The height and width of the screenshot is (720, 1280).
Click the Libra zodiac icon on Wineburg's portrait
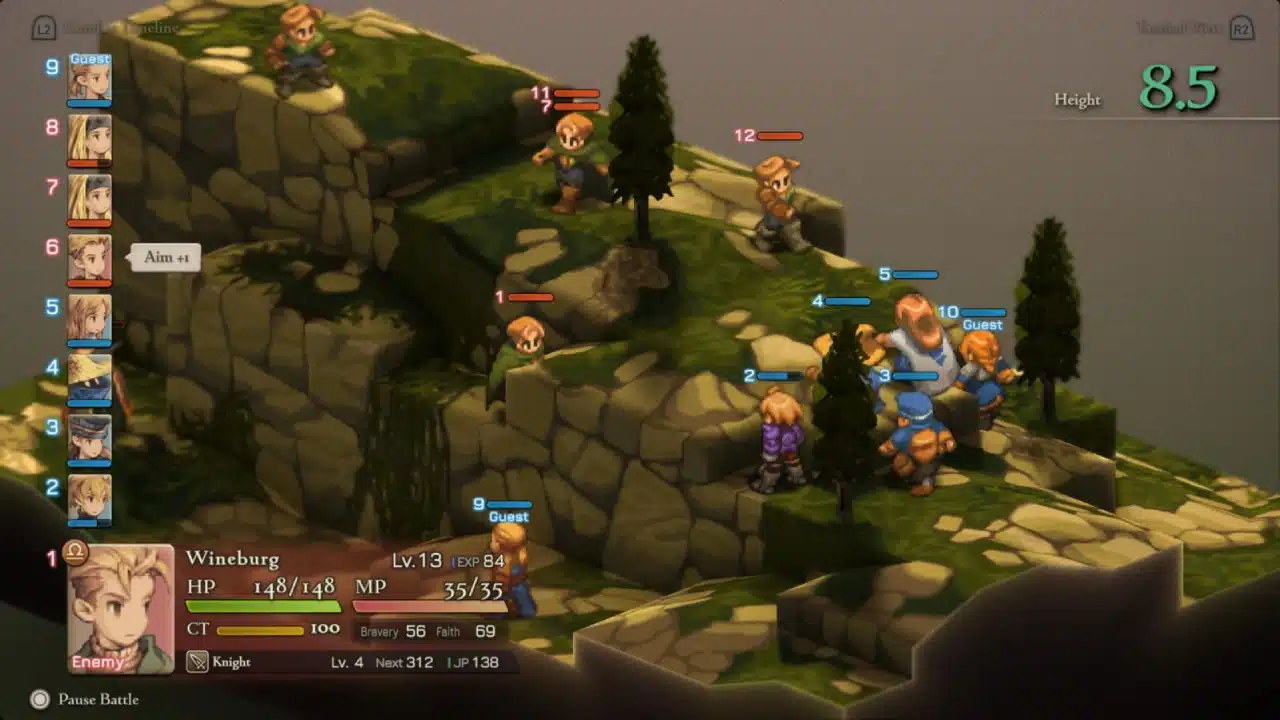pos(75,552)
